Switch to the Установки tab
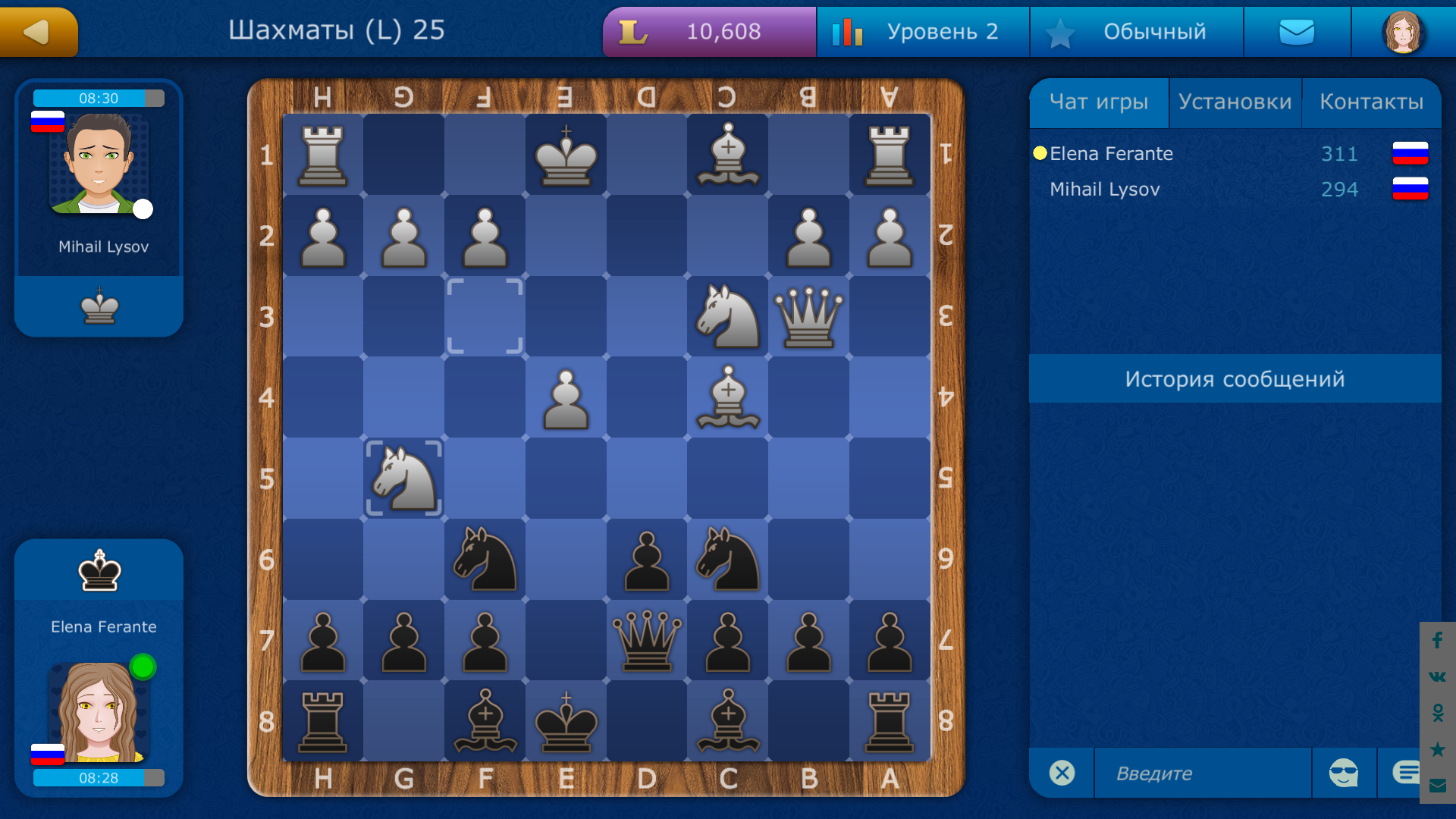 click(1235, 101)
